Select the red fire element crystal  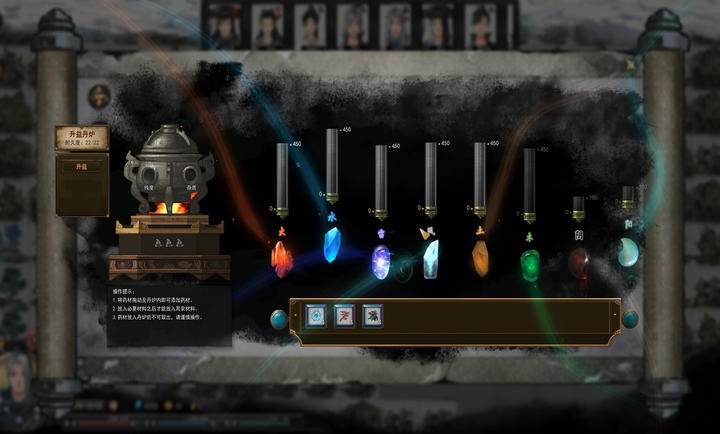tap(282, 258)
